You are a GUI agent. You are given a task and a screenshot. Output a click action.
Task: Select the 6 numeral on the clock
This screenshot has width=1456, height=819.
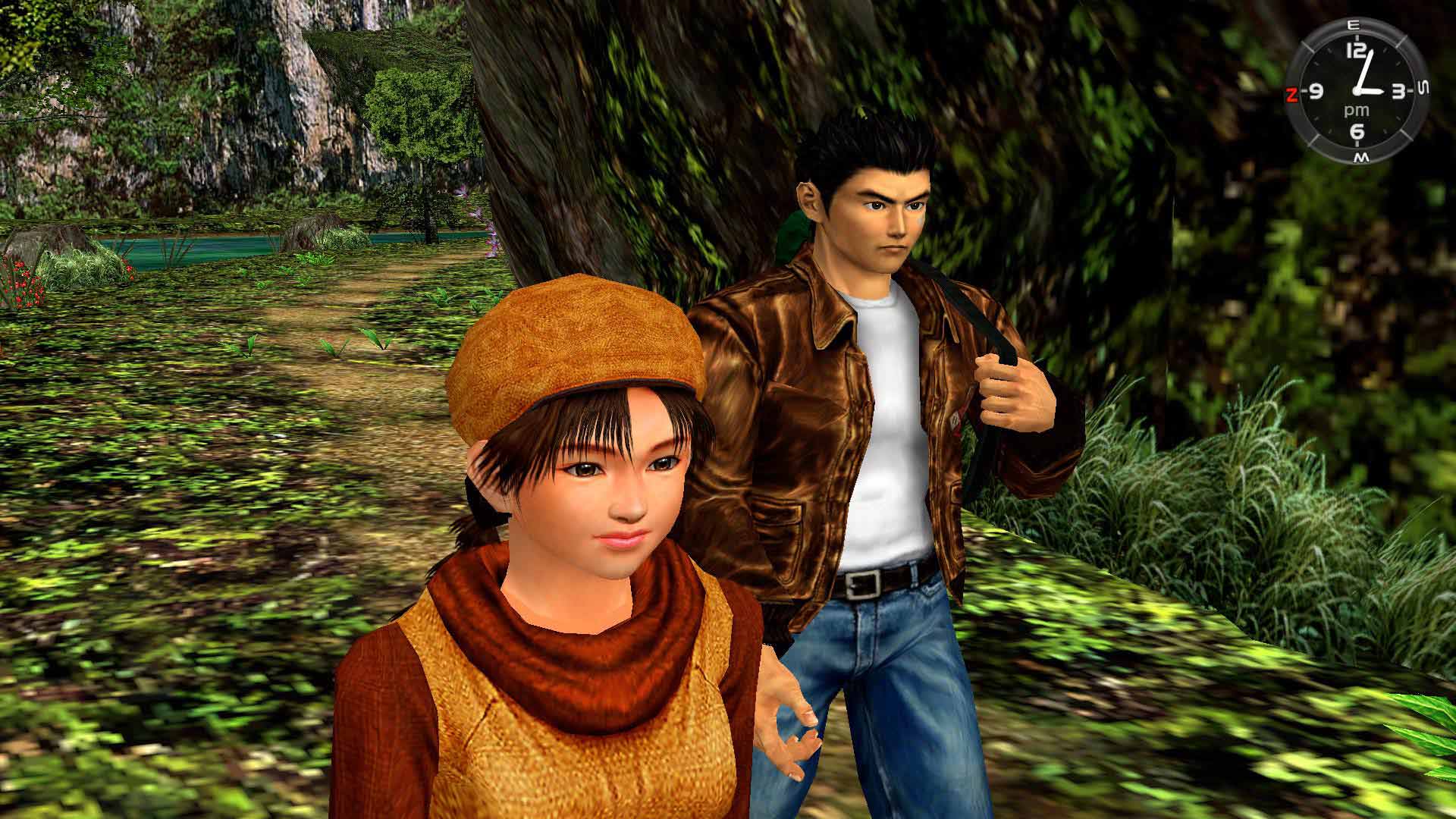pos(1357,130)
